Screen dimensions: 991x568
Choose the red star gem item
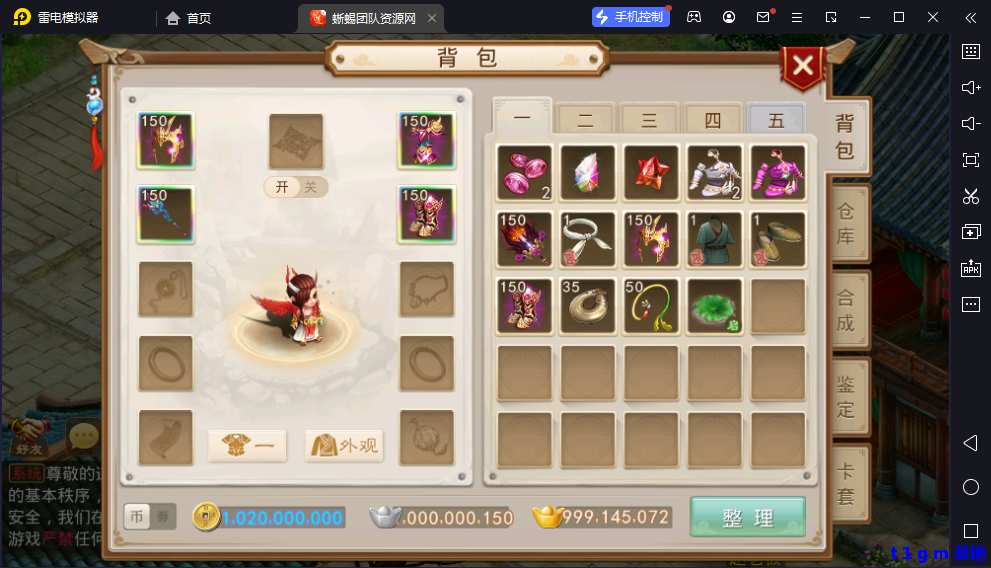pyautogui.click(x=651, y=173)
